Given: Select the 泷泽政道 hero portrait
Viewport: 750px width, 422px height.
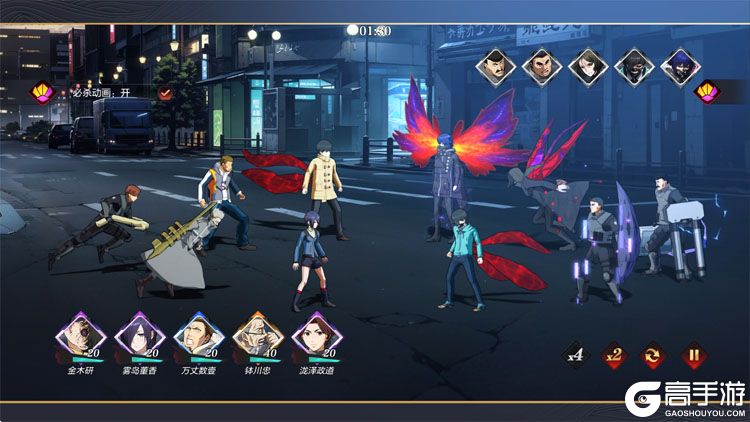Looking at the screenshot, I should (x=313, y=335).
